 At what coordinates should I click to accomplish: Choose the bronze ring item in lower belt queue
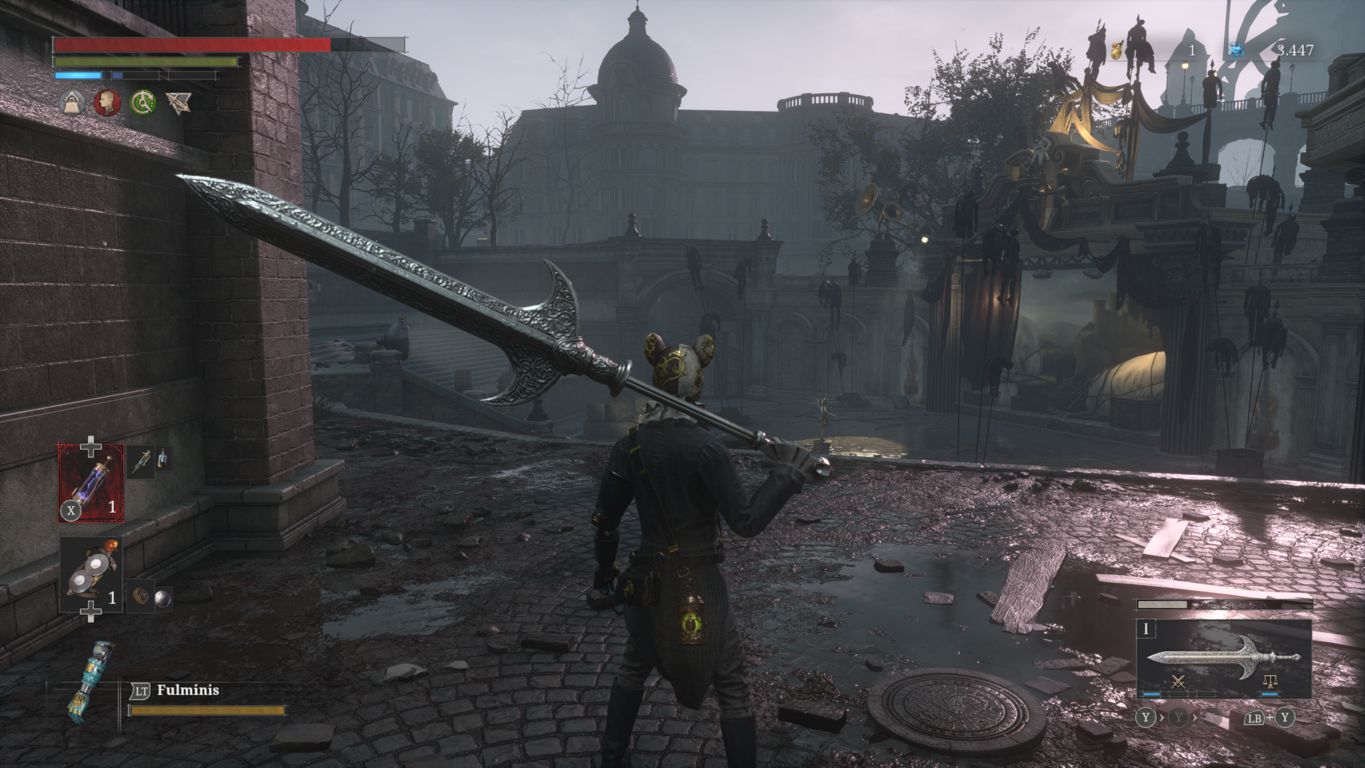(141, 596)
